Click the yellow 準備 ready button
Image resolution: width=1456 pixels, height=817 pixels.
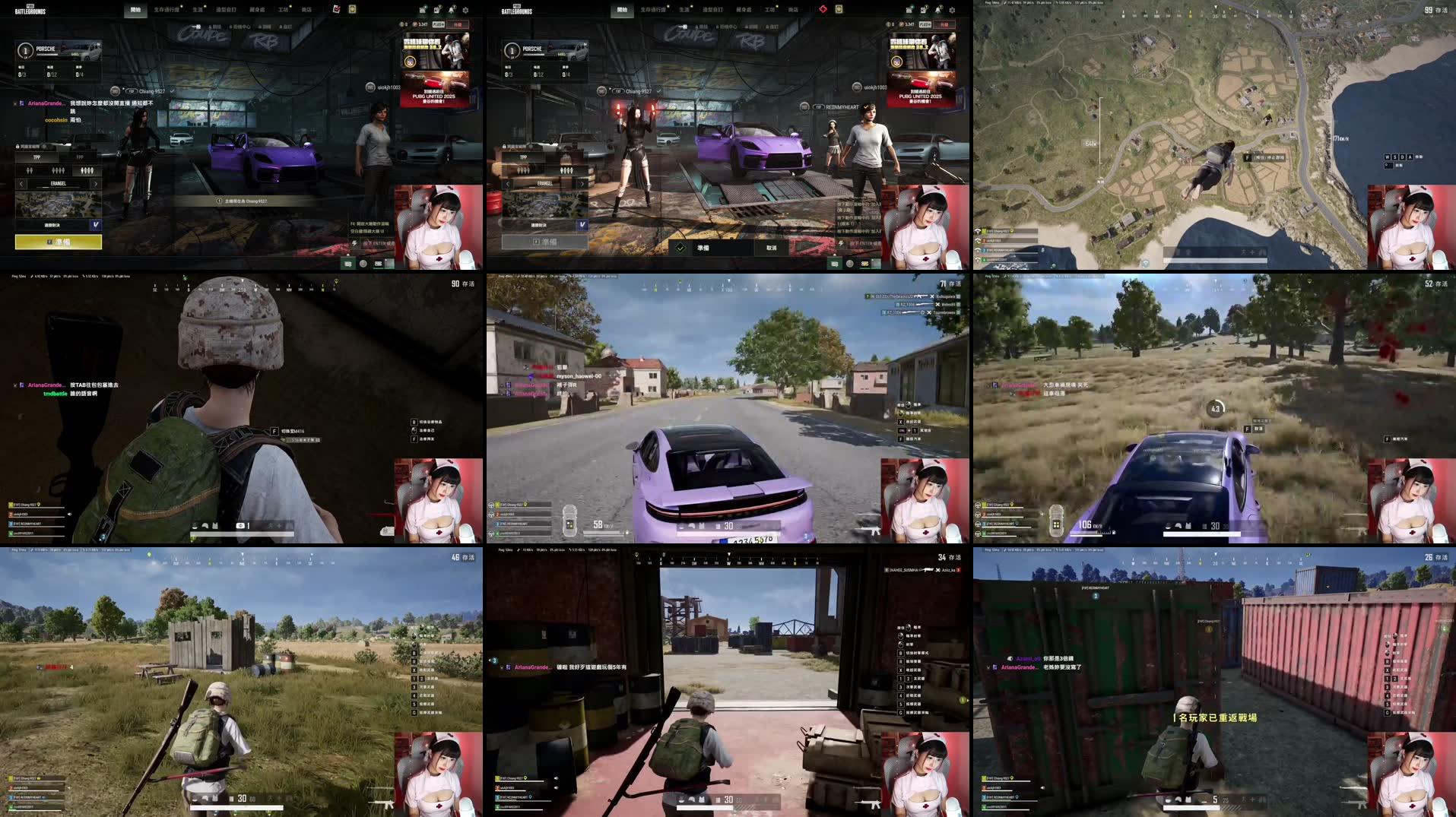59,241
